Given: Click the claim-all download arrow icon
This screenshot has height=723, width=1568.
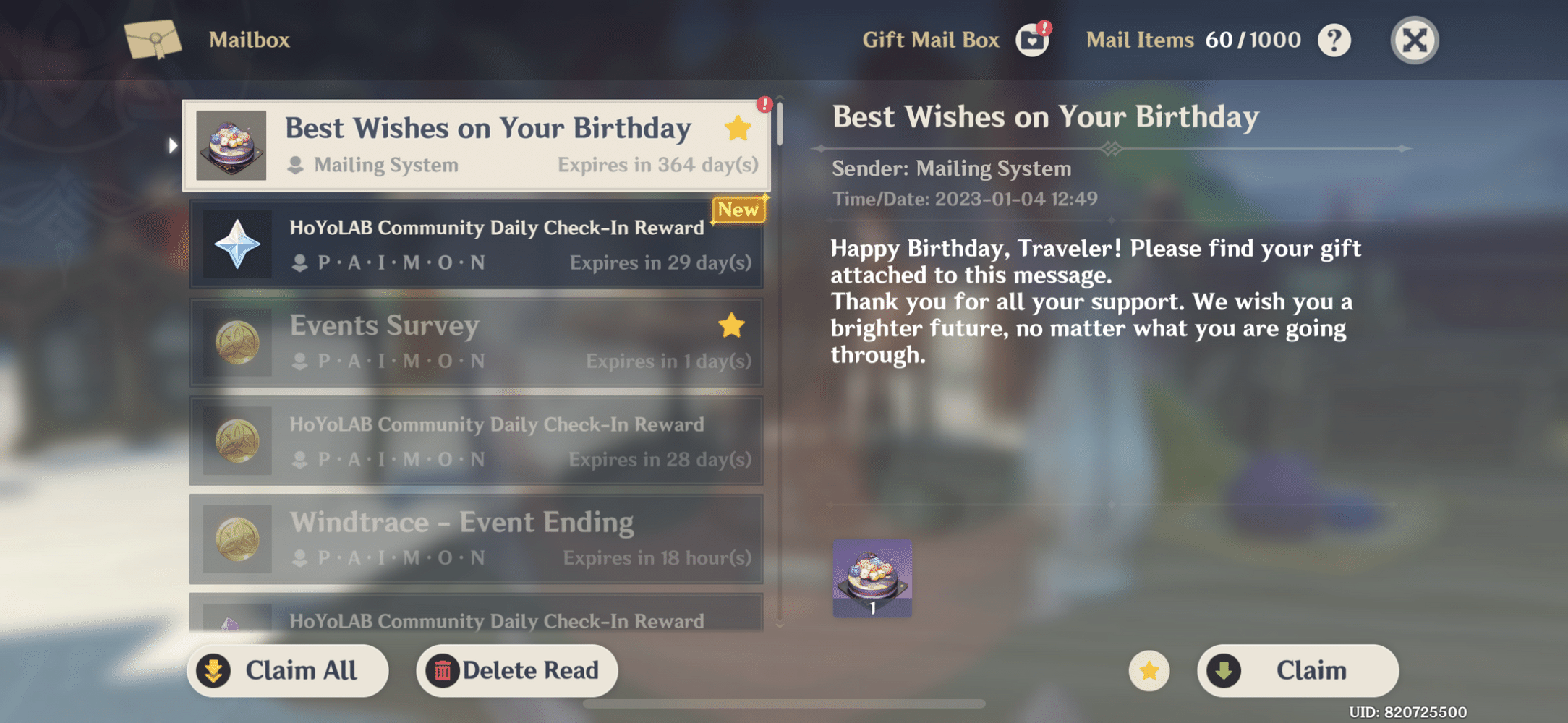Looking at the screenshot, I should (x=213, y=670).
